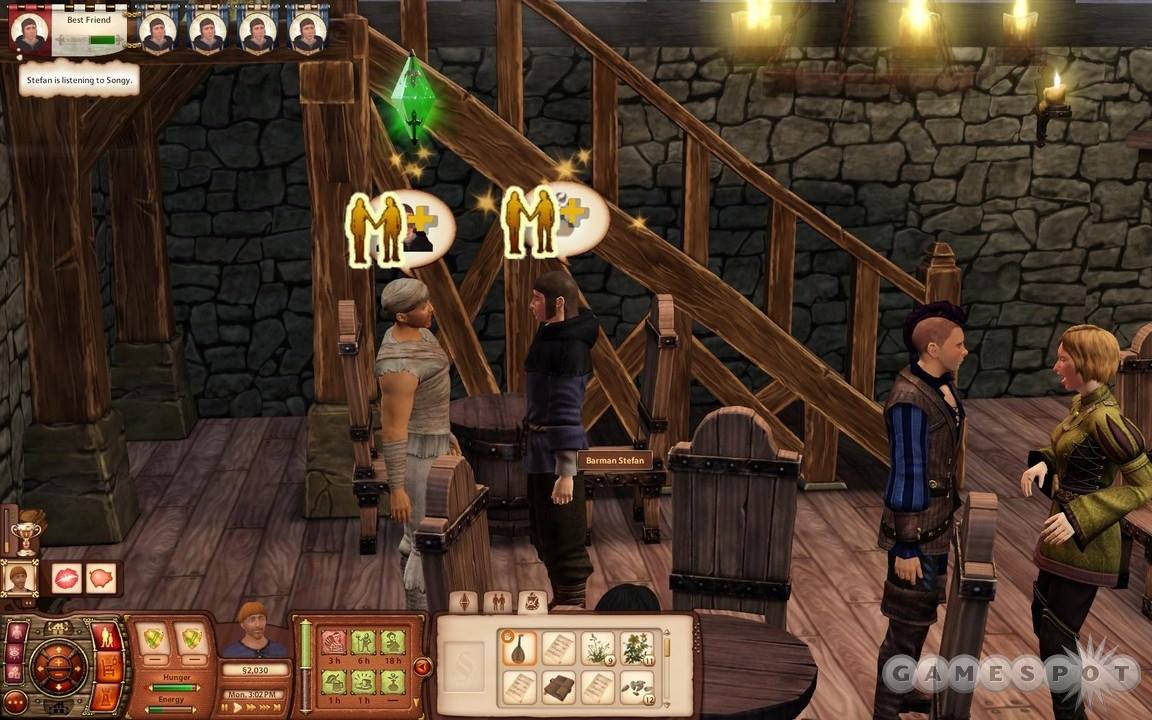This screenshot has height=720, width=1152.
Task: Click the first green shield focus icon
Action: click(x=152, y=638)
